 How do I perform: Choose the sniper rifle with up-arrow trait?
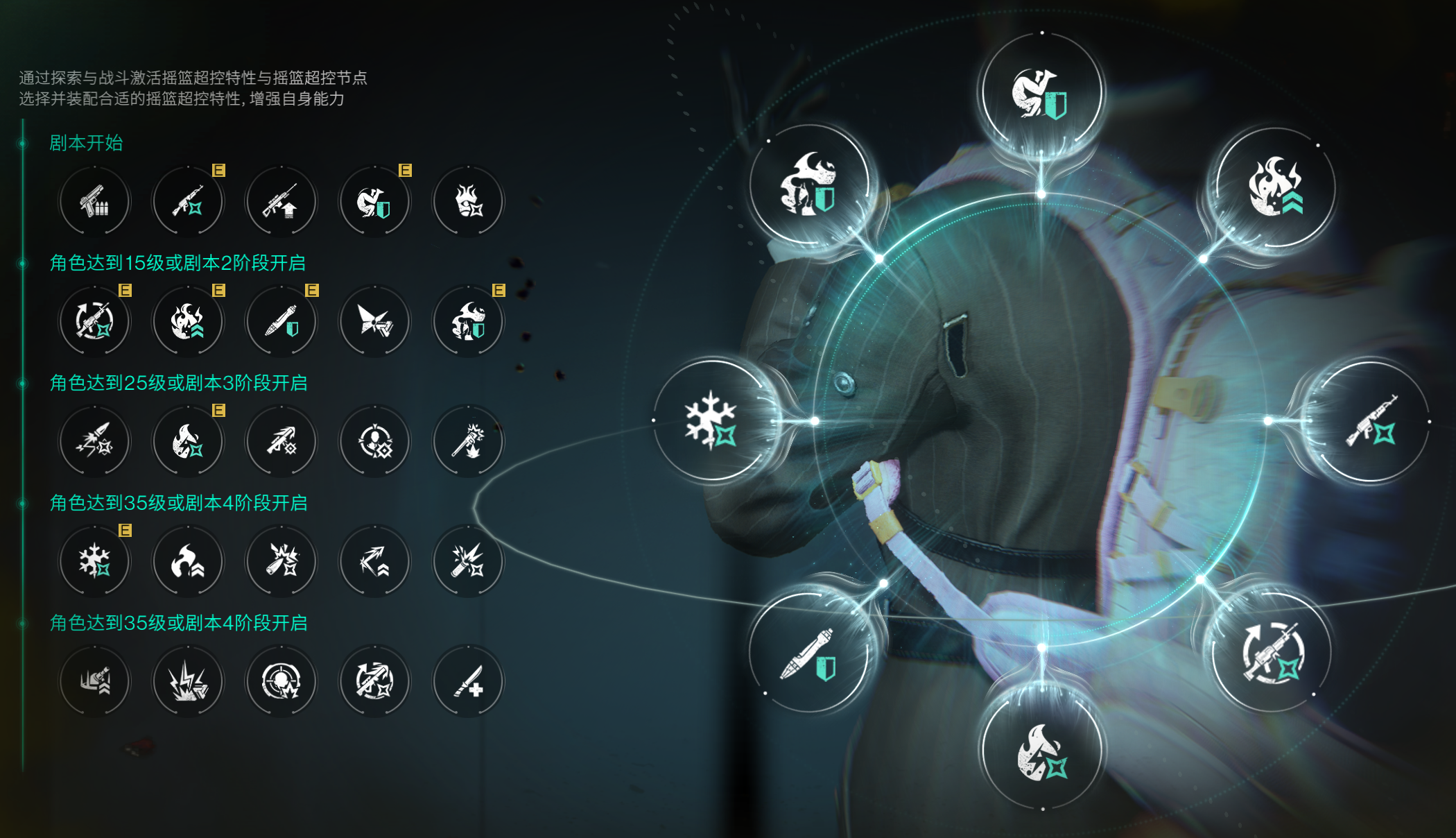[x=281, y=201]
